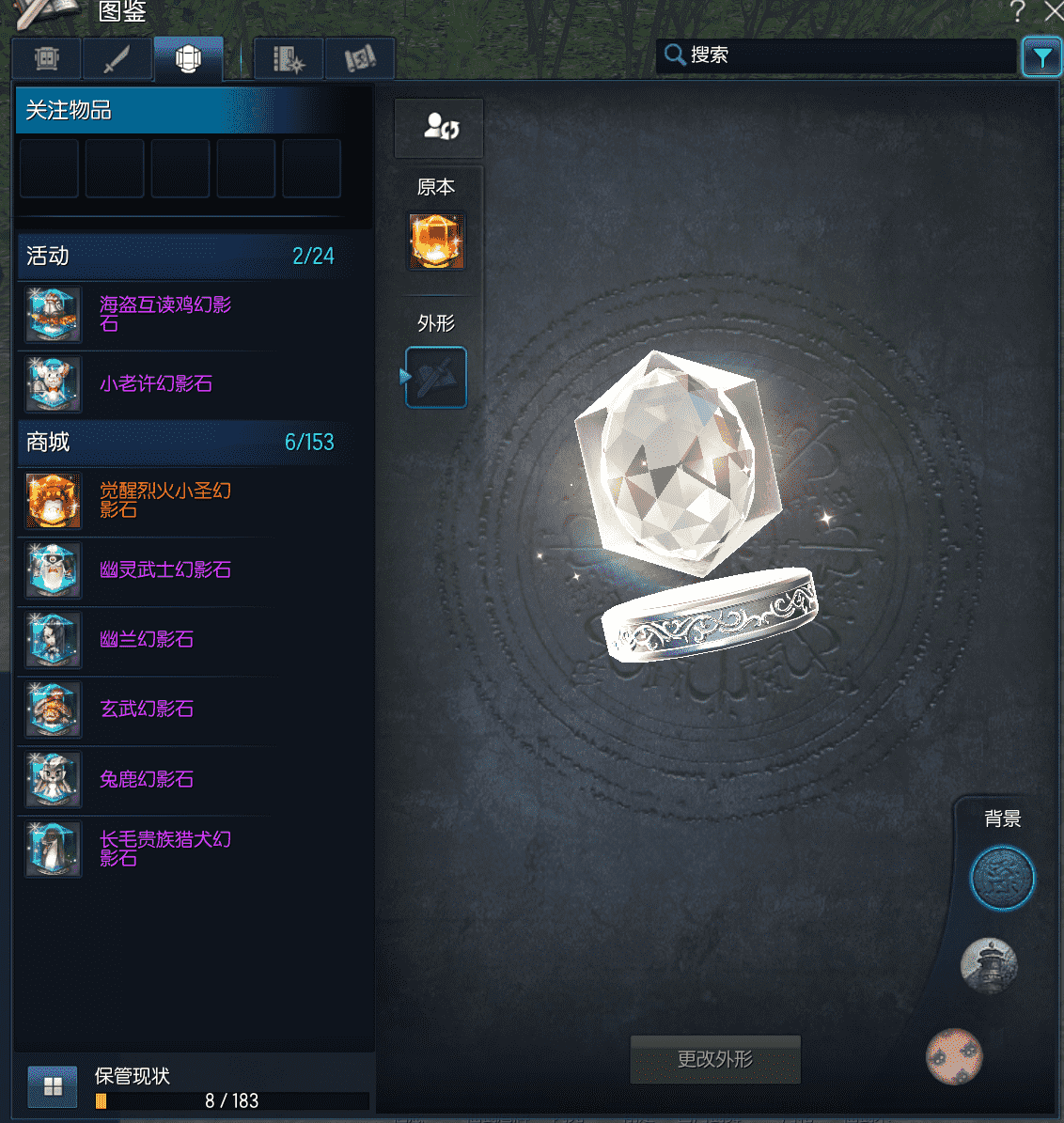This screenshot has width=1064, height=1123.
Task: Select 海盗互读鸡幻影石 from the list
Action: click(165, 314)
